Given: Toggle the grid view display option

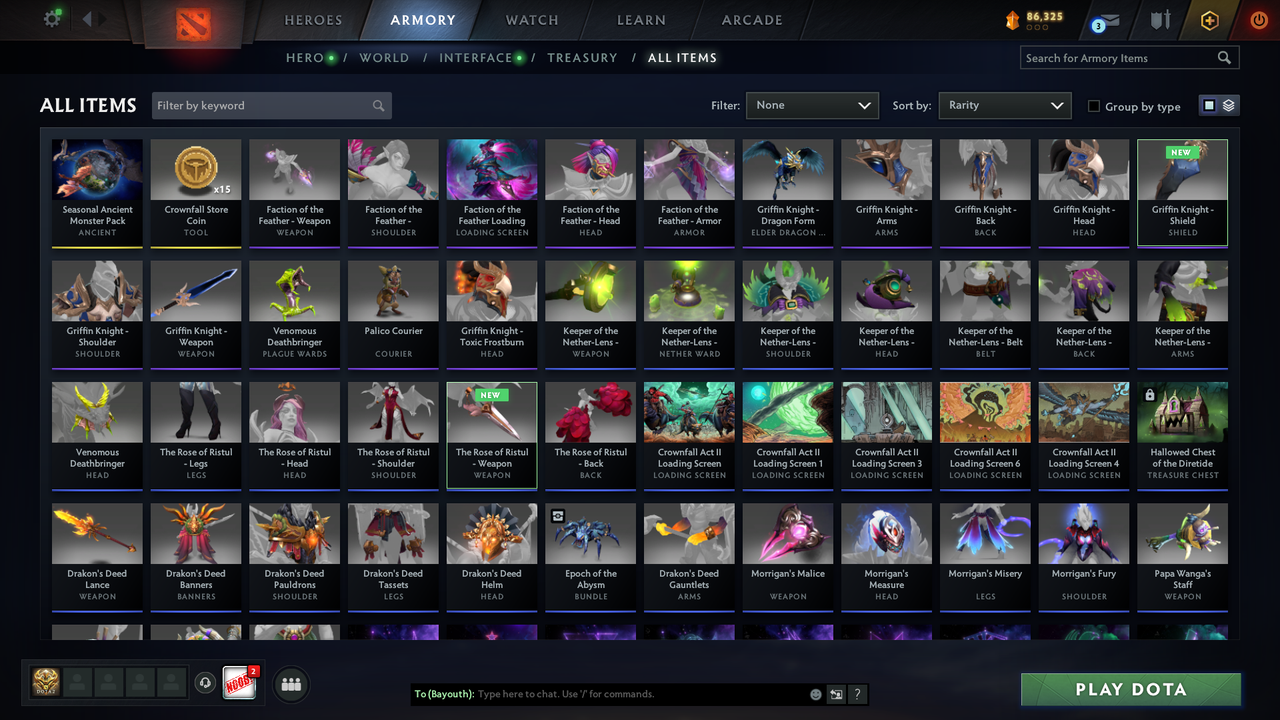Looking at the screenshot, I should tap(1210, 105).
